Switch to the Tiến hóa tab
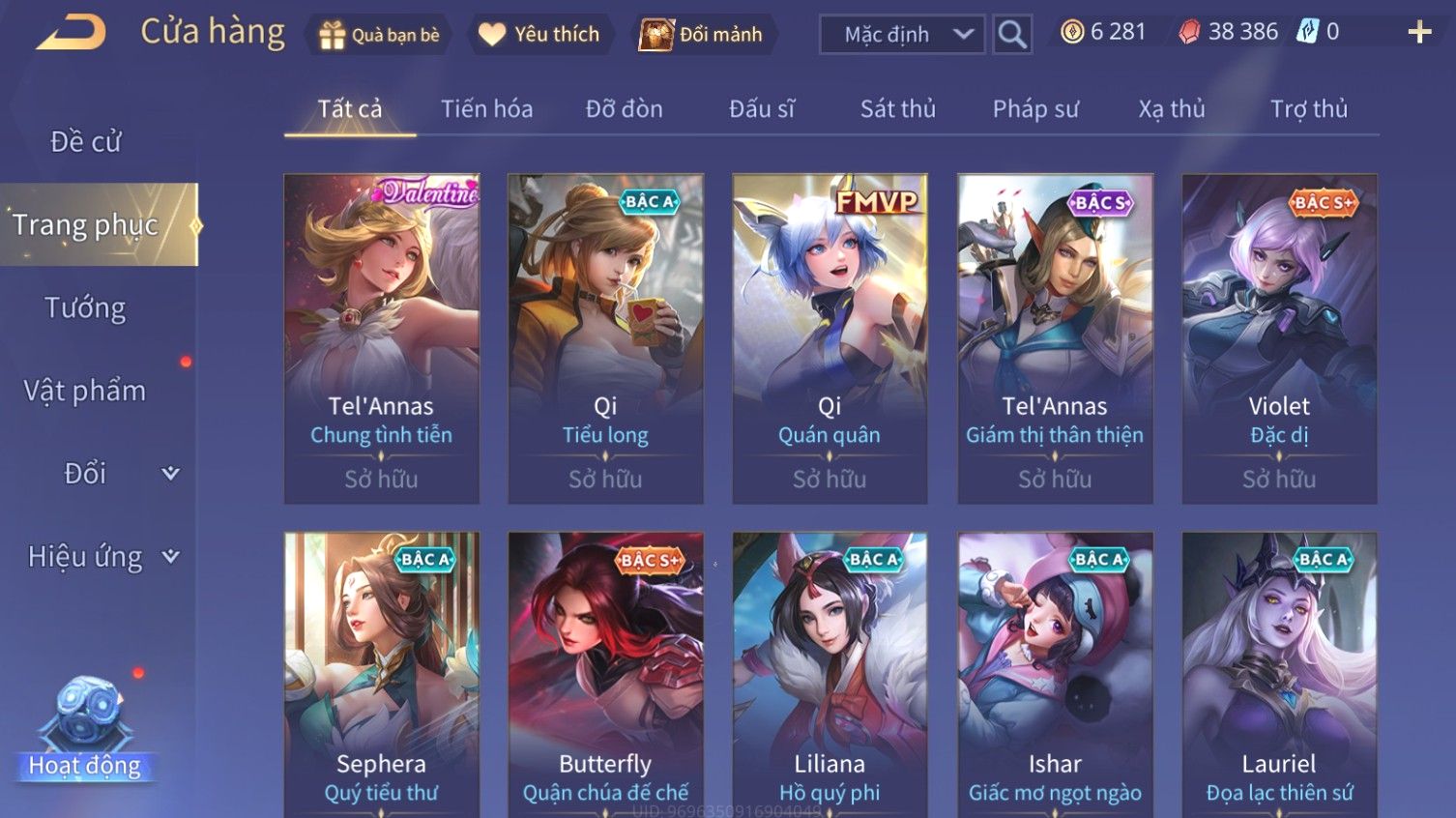Screen dimensions: 1456x818 (x=486, y=109)
